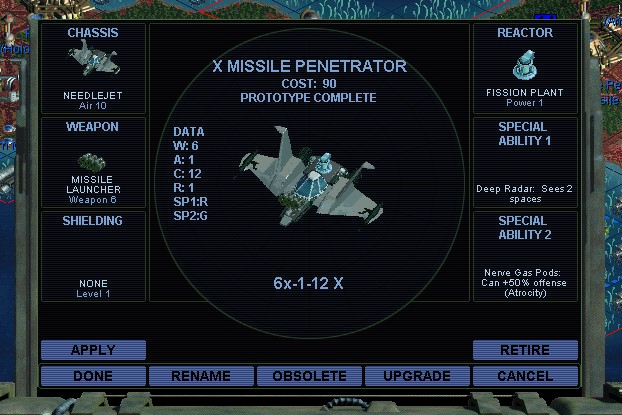Open the Needlejet chassis panel

93,68
